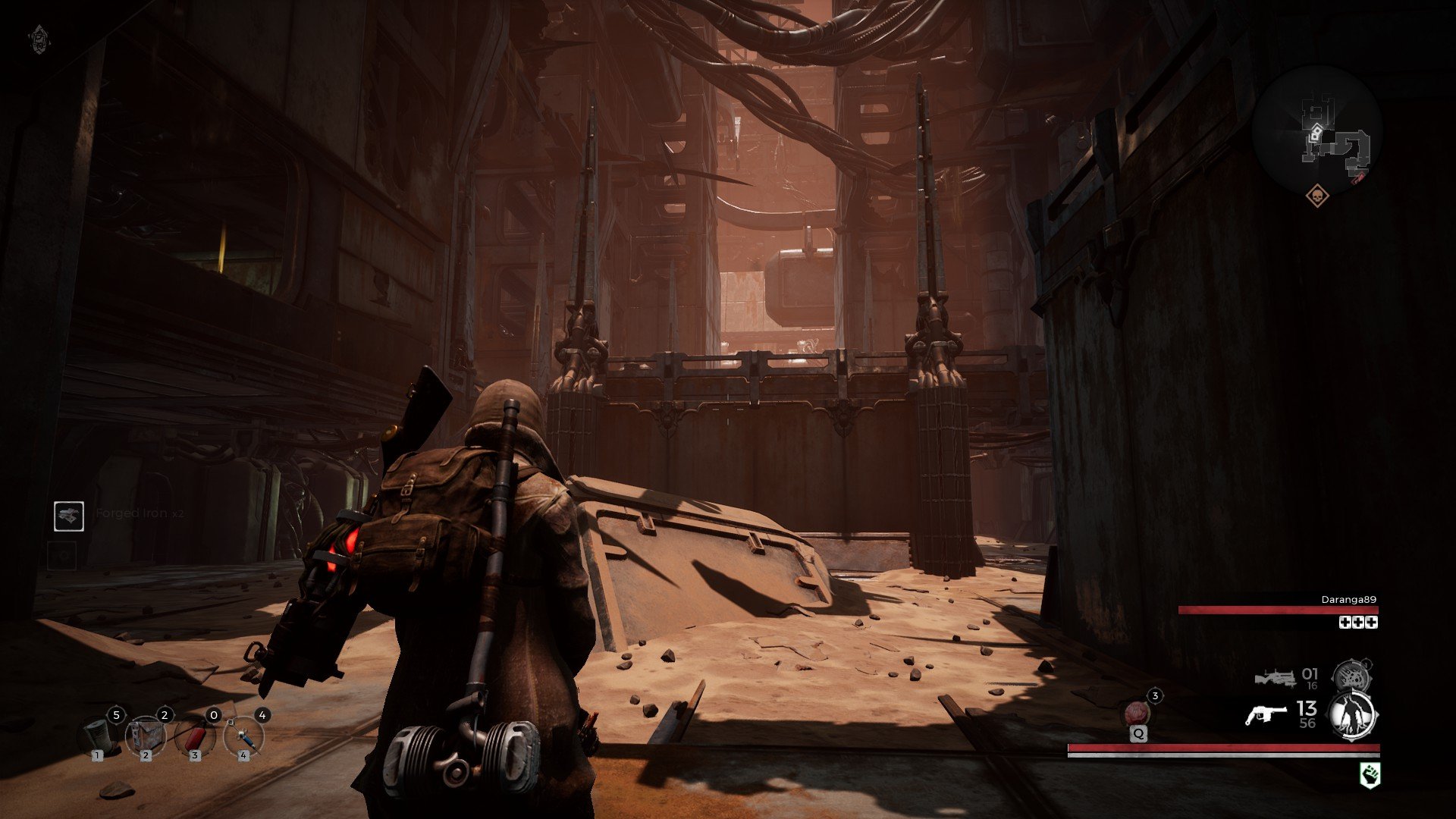The width and height of the screenshot is (1456, 819).
Task: Click the green fist melee icon bottom right
Action: [x=1370, y=772]
